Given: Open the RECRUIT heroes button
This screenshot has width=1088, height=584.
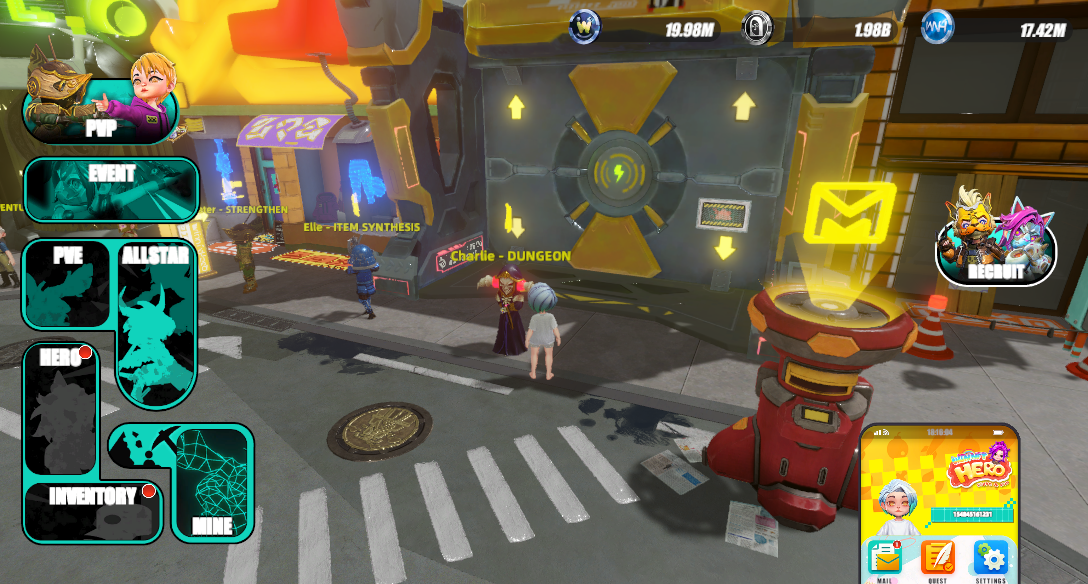Looking at the screenshot, I should click(996, 240).
